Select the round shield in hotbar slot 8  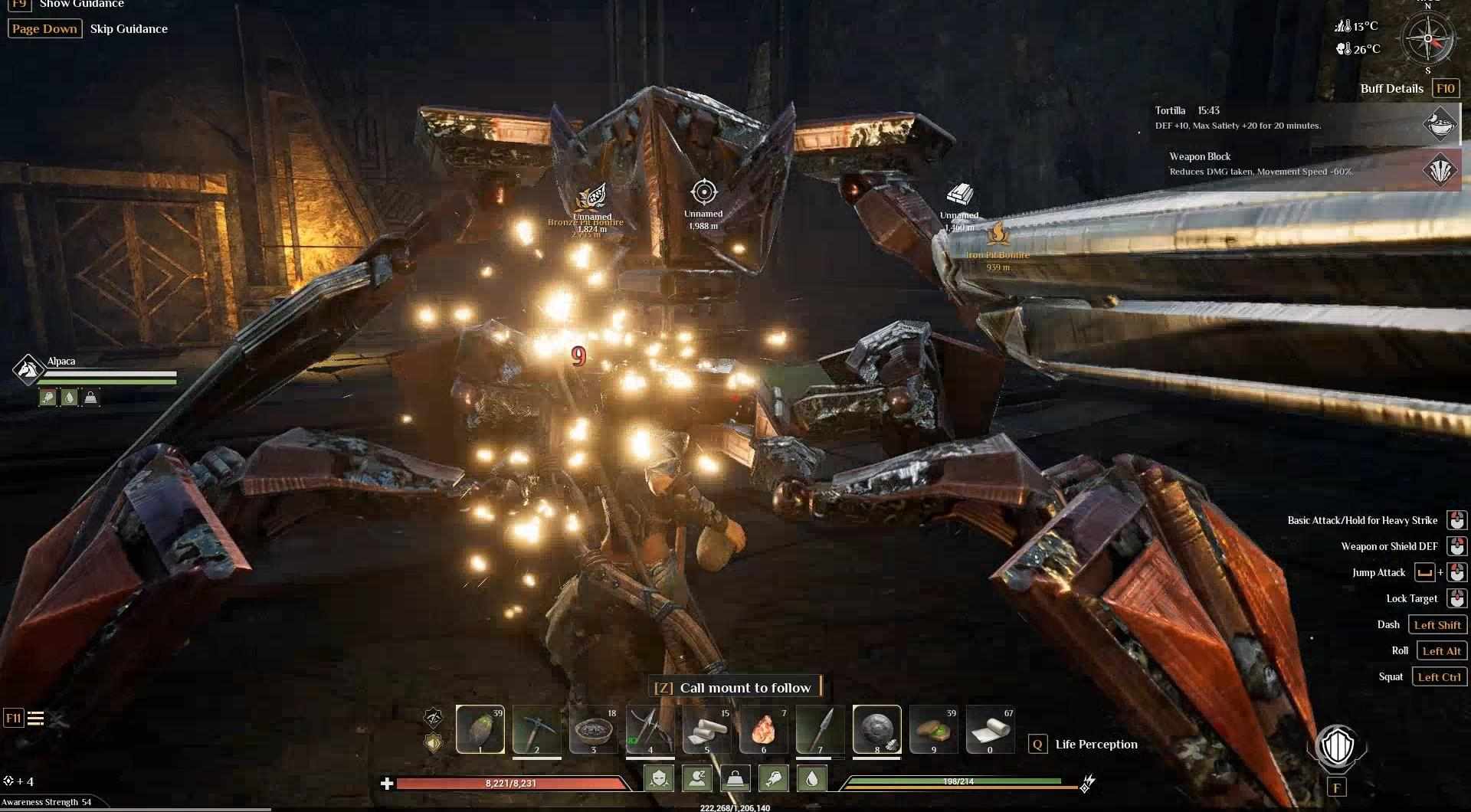pyautogui.click(x=876, y=729)
